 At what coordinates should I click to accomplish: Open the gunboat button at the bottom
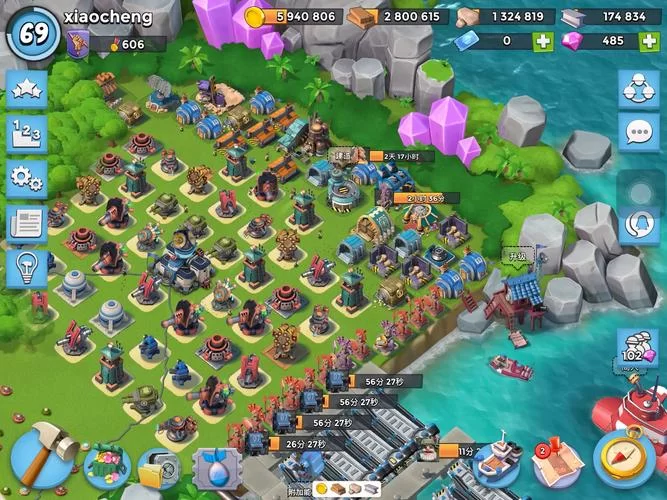497,462
